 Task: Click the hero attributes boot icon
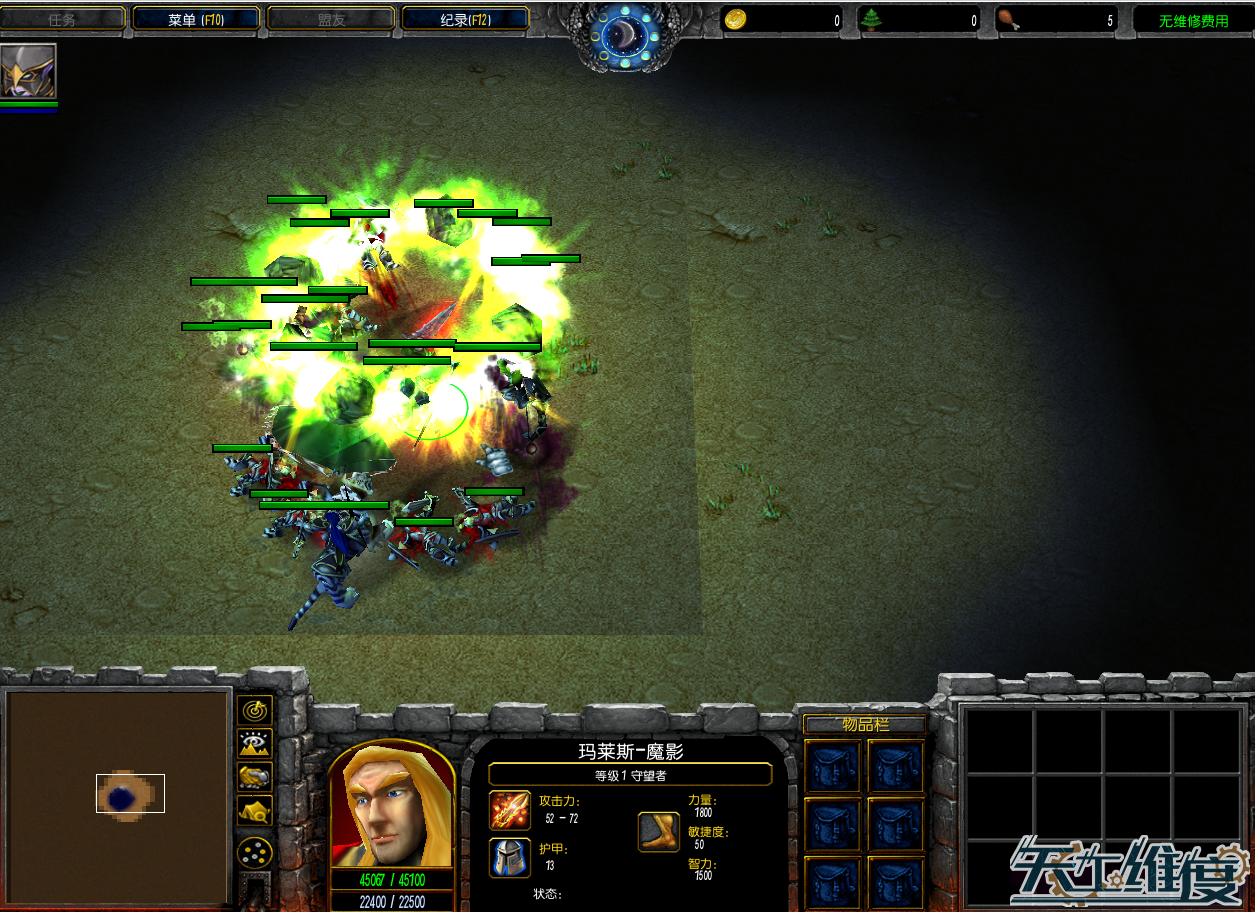pos(659,832)
